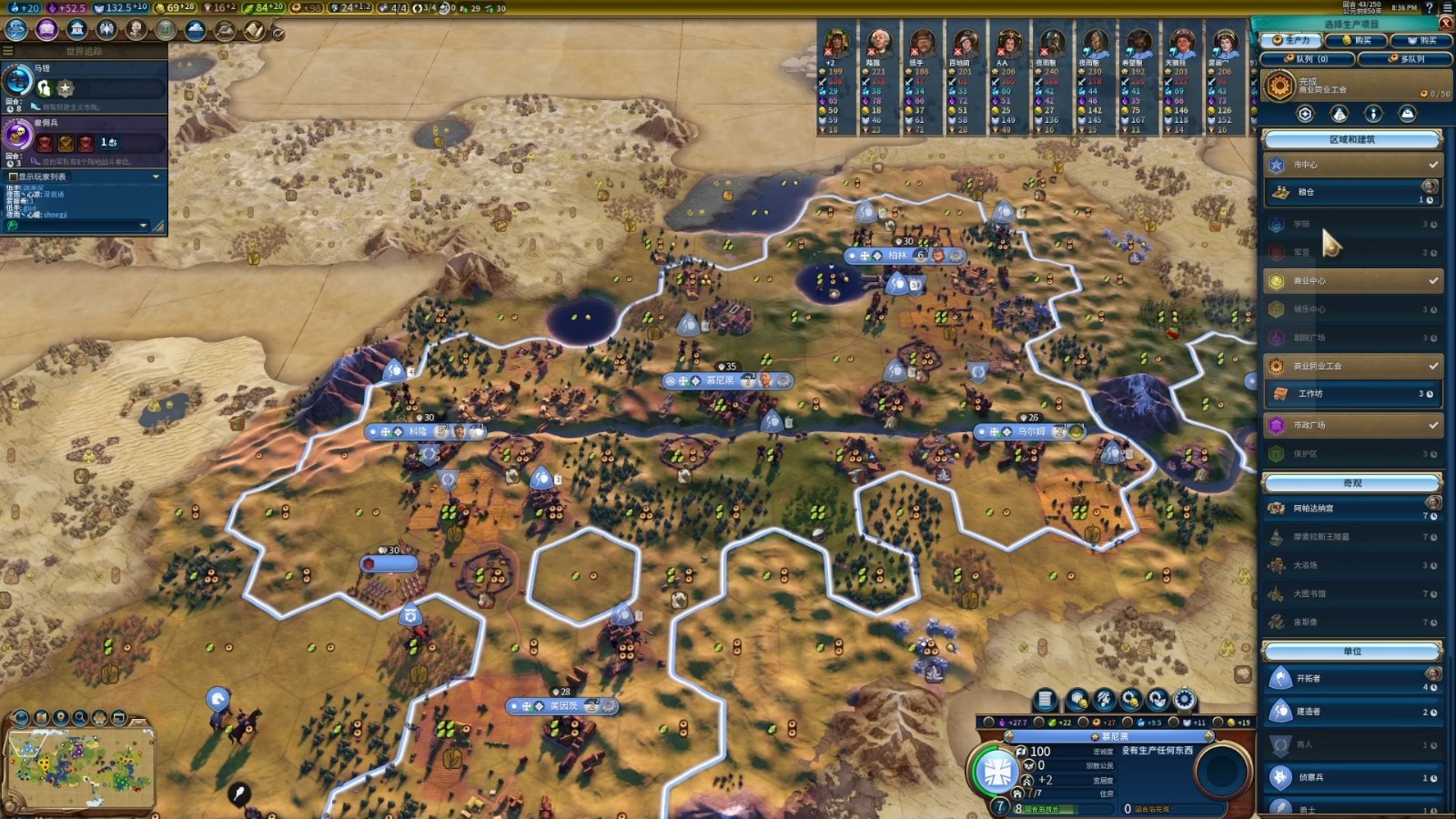Tick the 显示玩家列表 checkbox
The image size is (1456, 819).
13,177
